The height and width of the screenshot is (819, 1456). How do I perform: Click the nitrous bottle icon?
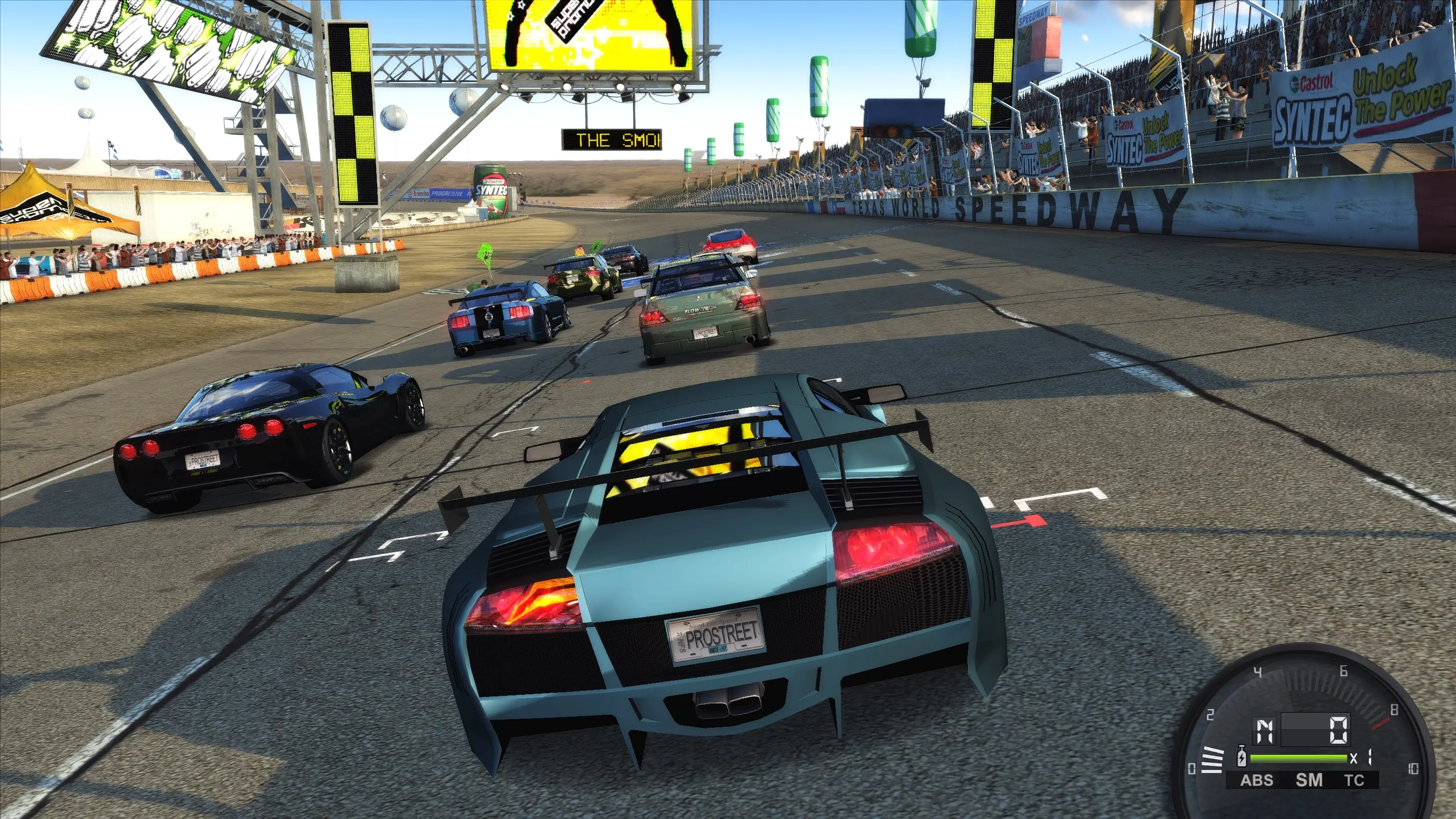pyautogui.click(x=1242, y=757)
